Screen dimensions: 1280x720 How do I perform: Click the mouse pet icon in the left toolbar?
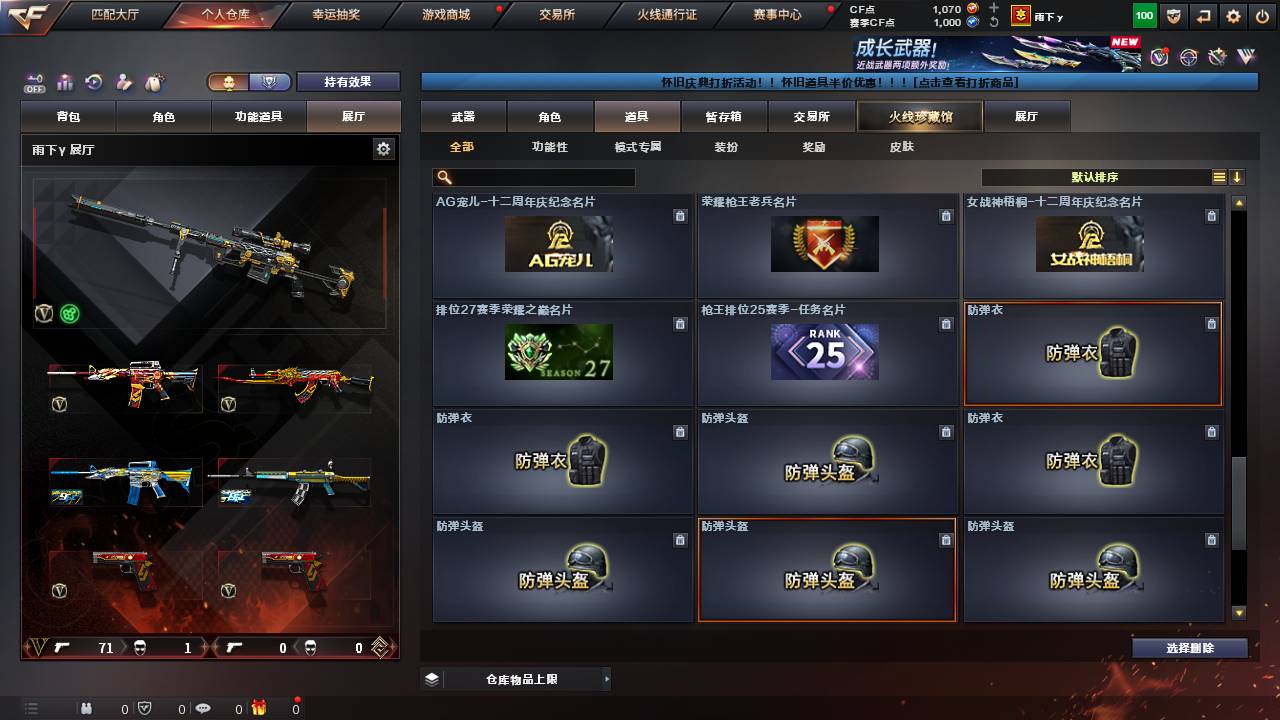[153, 81]
